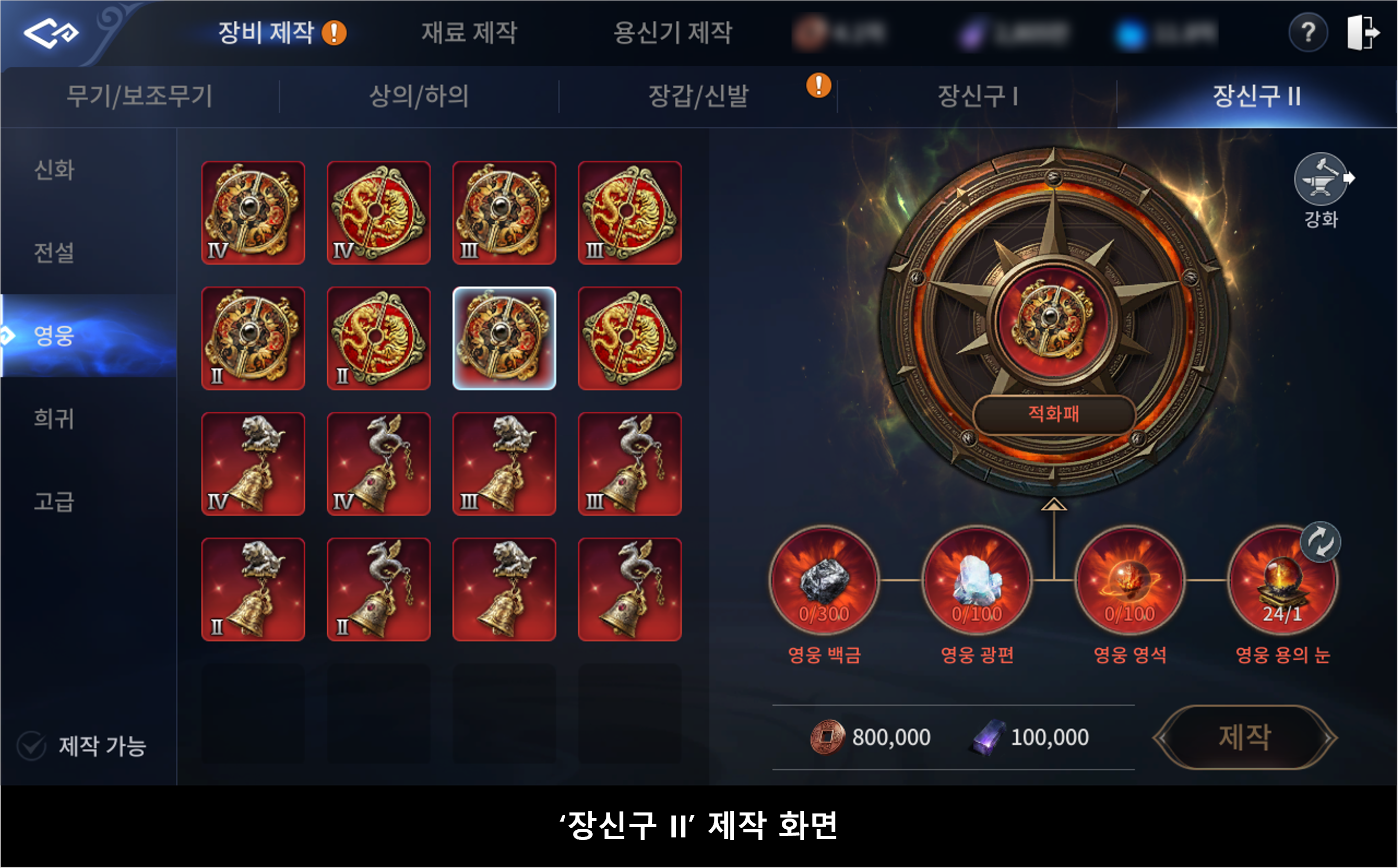The height and width of the screenshot is (868, 1398).
Task: Select the 상의/하의 category
Action: (x=418, y=96)
